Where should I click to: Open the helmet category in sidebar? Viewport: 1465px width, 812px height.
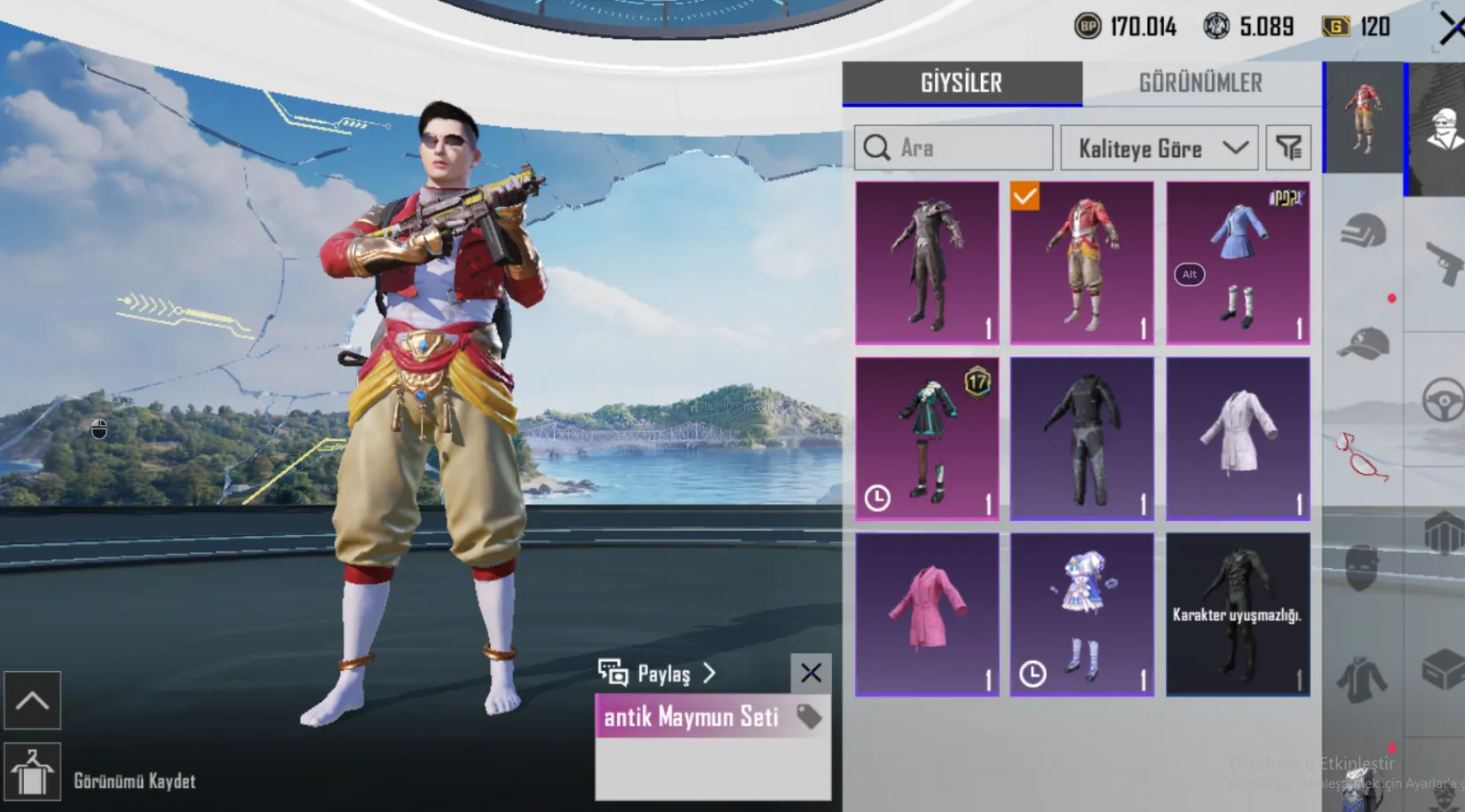pyautogui.click(x=1363, y=233)
